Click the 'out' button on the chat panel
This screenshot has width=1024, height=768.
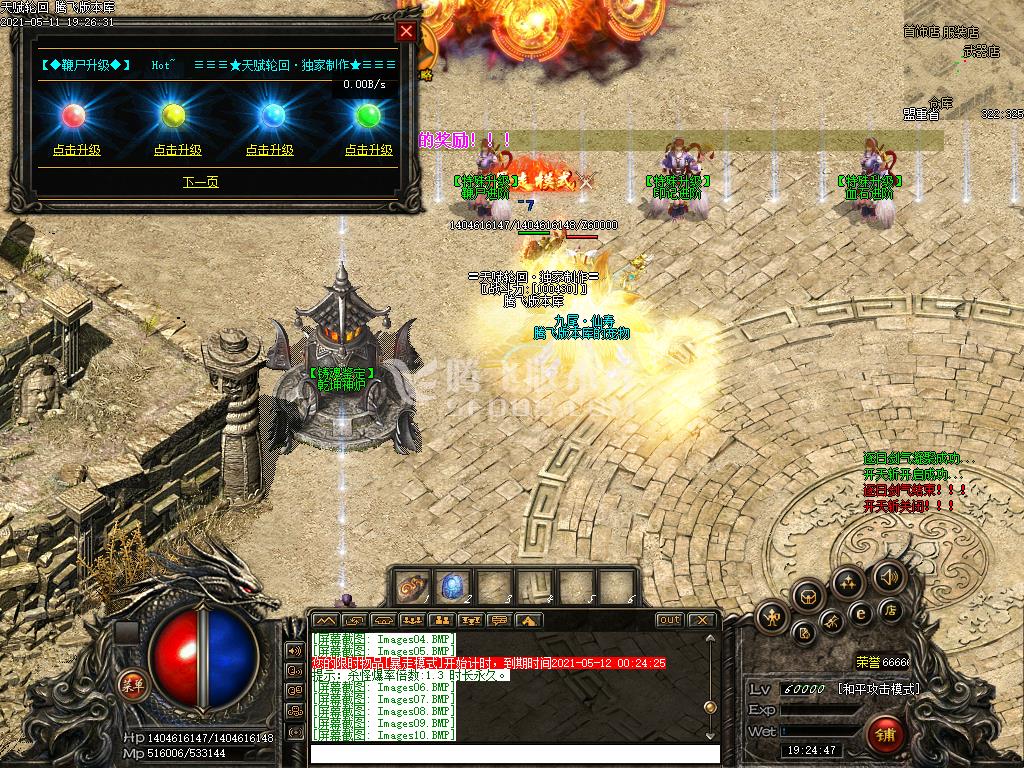(669, 620)
